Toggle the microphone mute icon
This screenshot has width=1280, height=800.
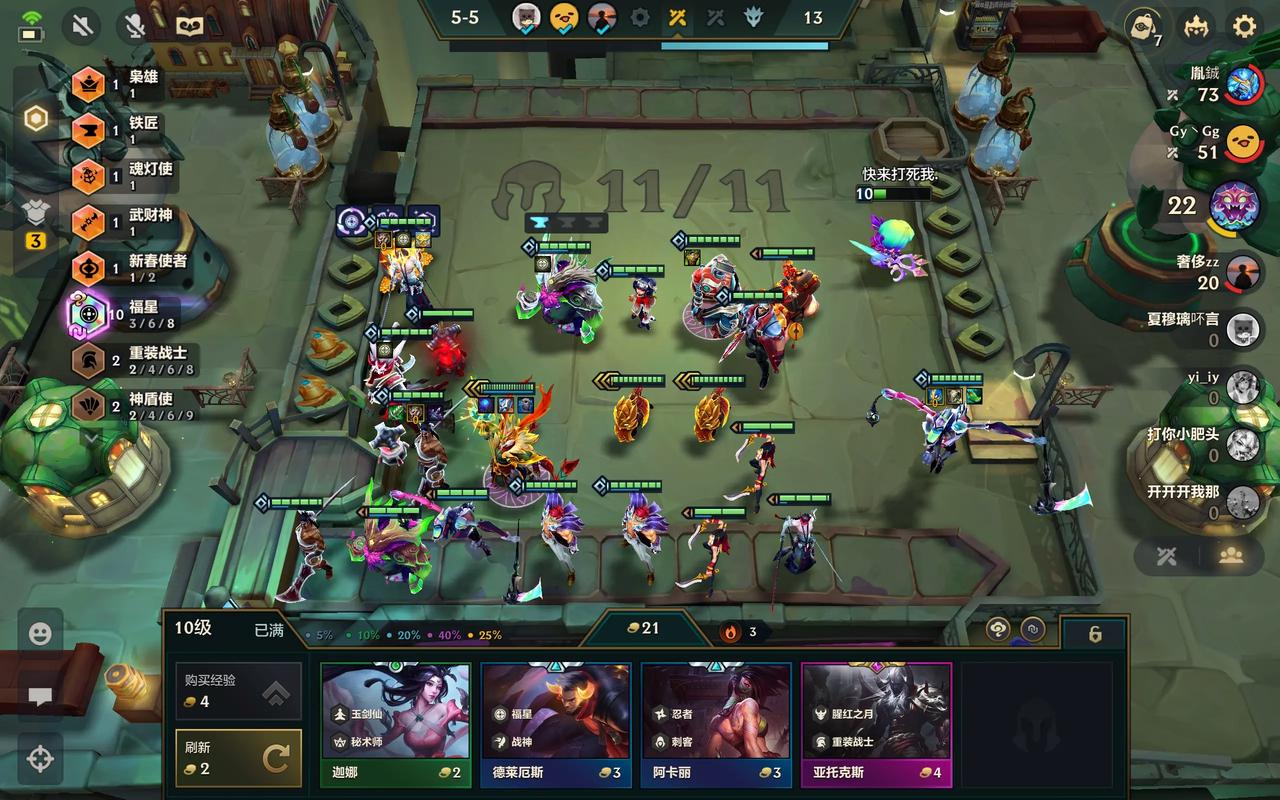click(134, 26)
